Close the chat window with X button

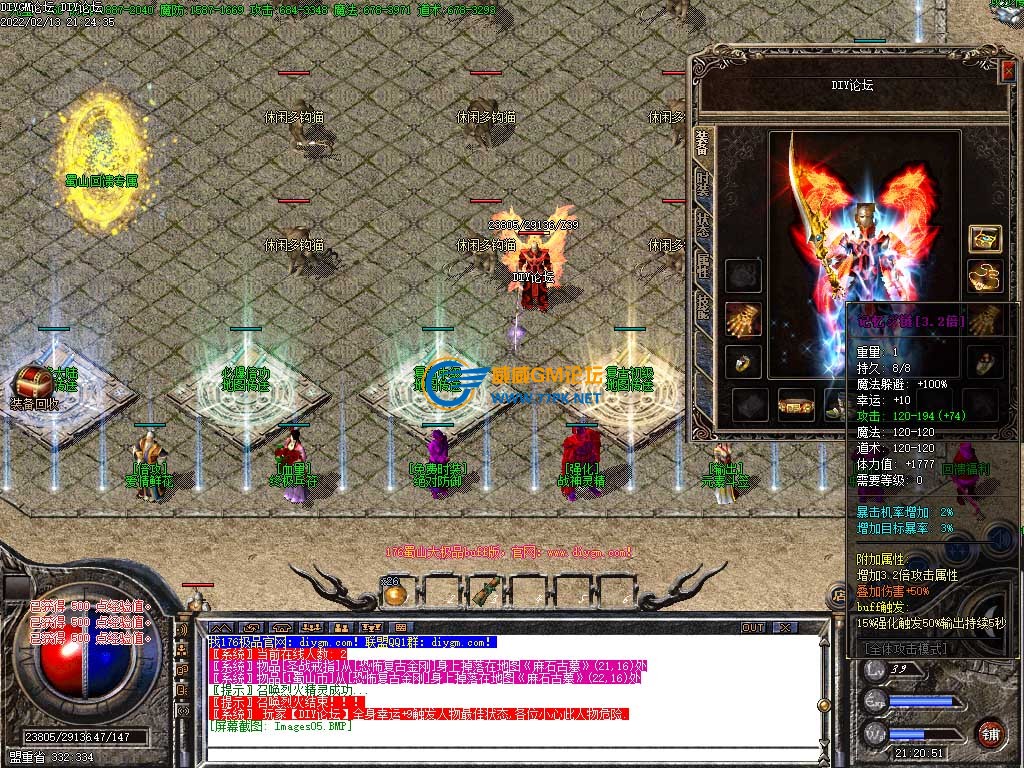coord(785,628)
